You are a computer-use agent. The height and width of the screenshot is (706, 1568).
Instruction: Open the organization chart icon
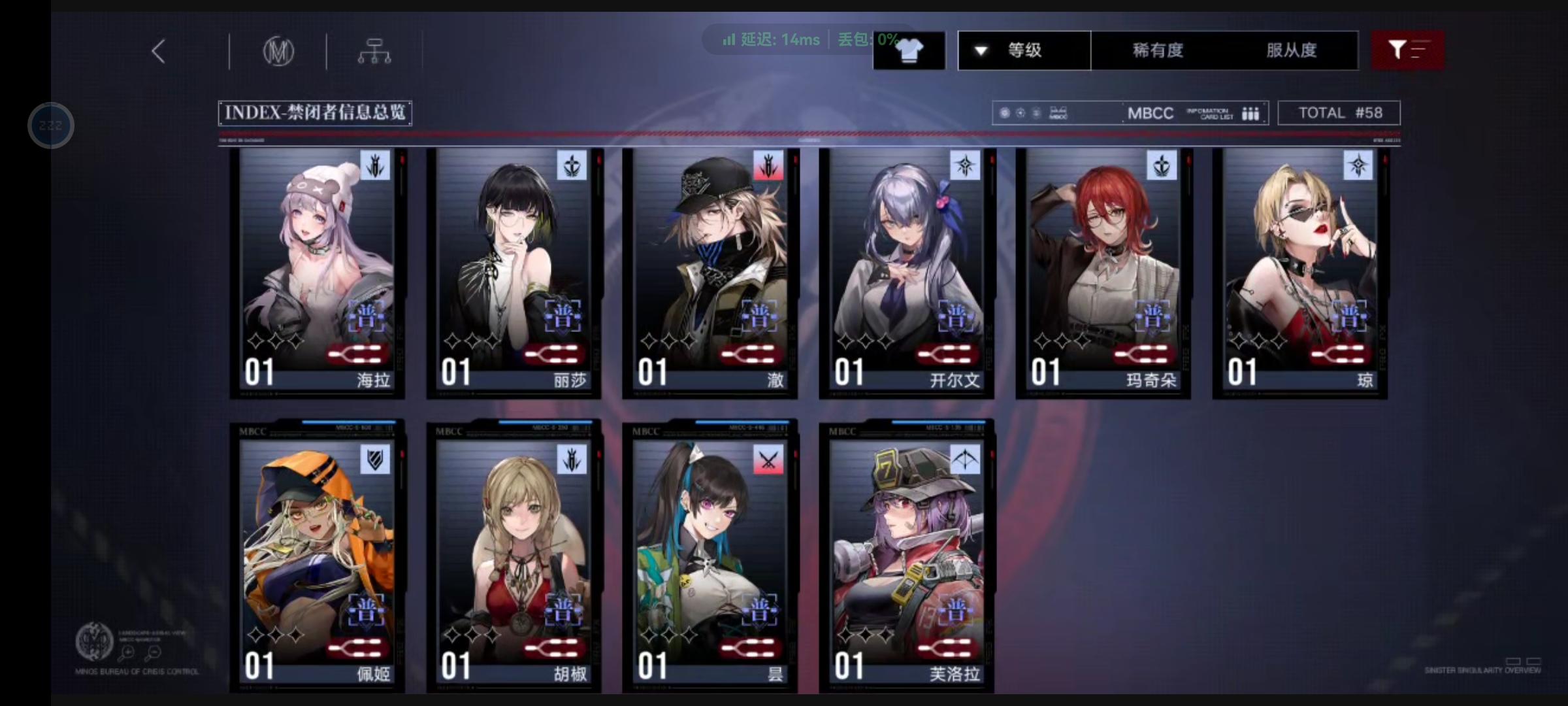[374, 51]
